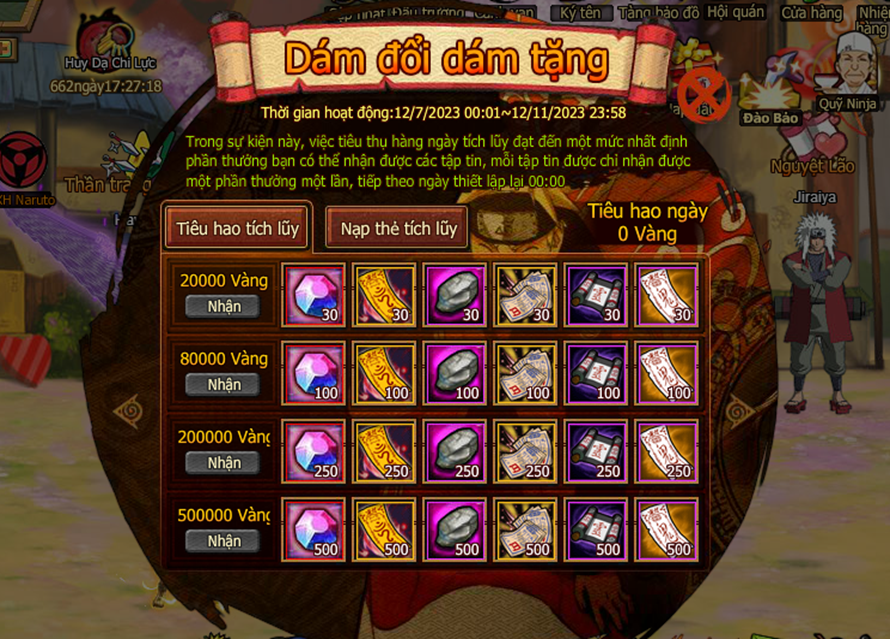Switch to the Tiêu hao tích lũy tab
The image size is (890, 639).
tap(237, 228)
